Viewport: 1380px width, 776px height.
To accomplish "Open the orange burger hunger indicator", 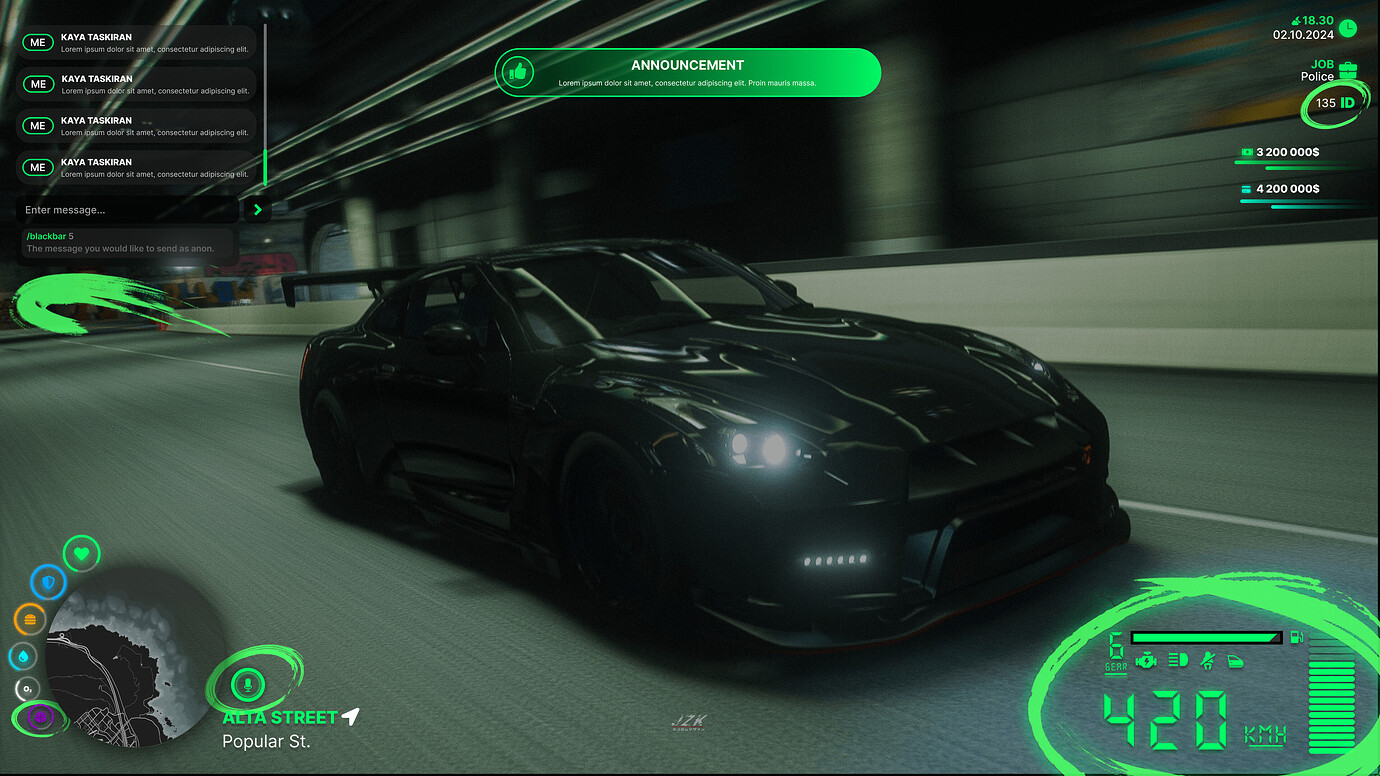I will coord(29,619).
